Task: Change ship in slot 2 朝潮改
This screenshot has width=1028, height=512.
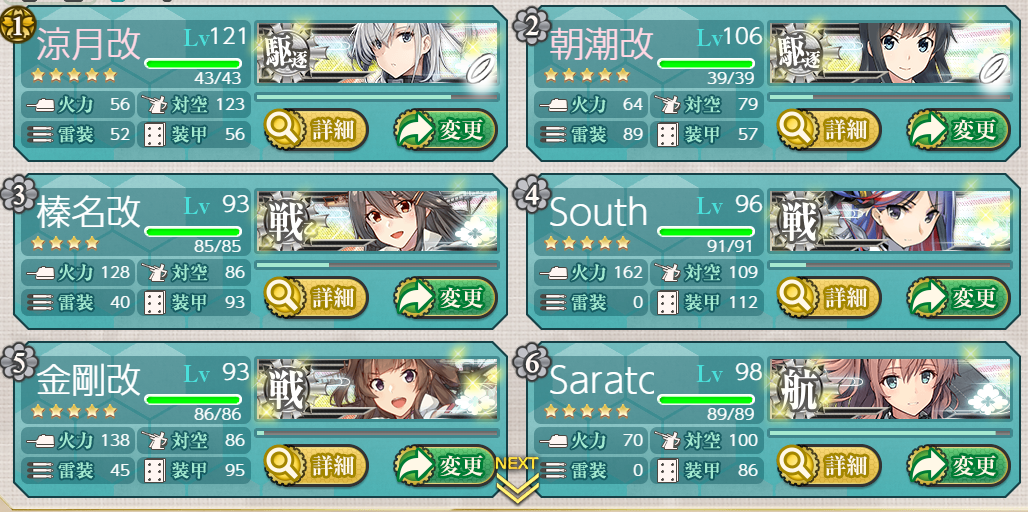Action: 958,129
